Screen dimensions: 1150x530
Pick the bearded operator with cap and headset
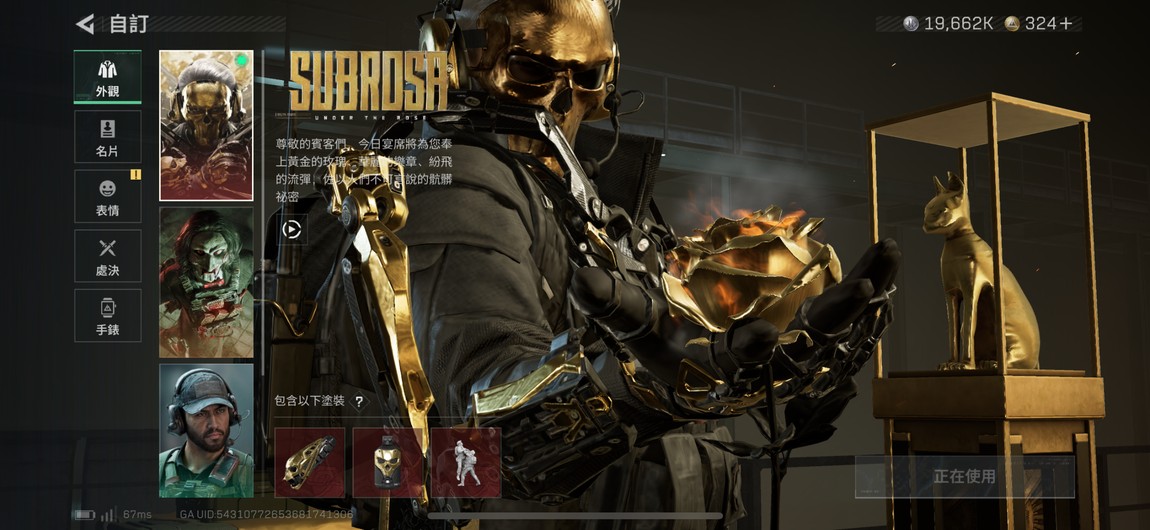tap(206, 430)
